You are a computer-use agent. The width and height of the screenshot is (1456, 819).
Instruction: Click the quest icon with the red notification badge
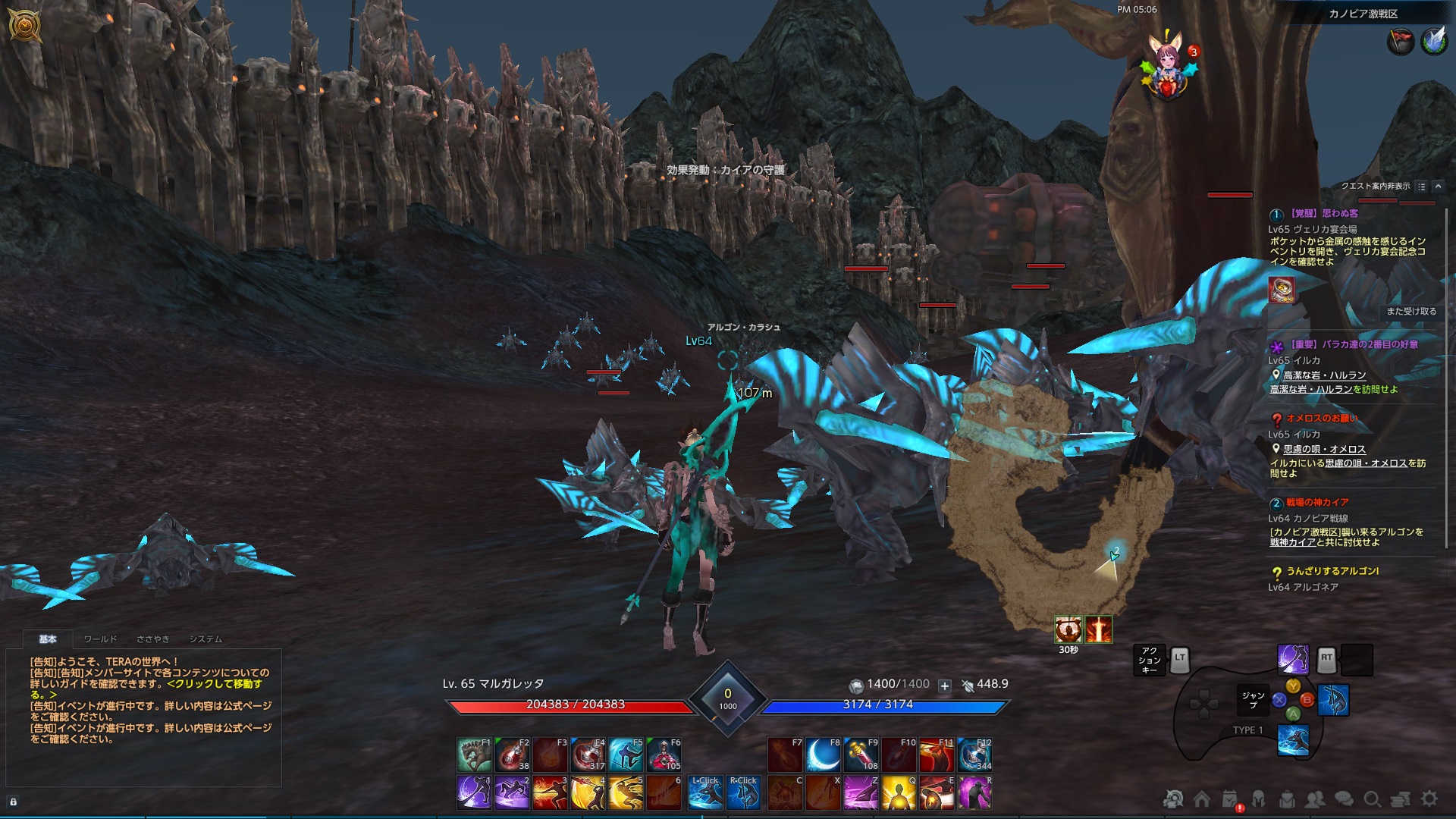pos(1230,797)
